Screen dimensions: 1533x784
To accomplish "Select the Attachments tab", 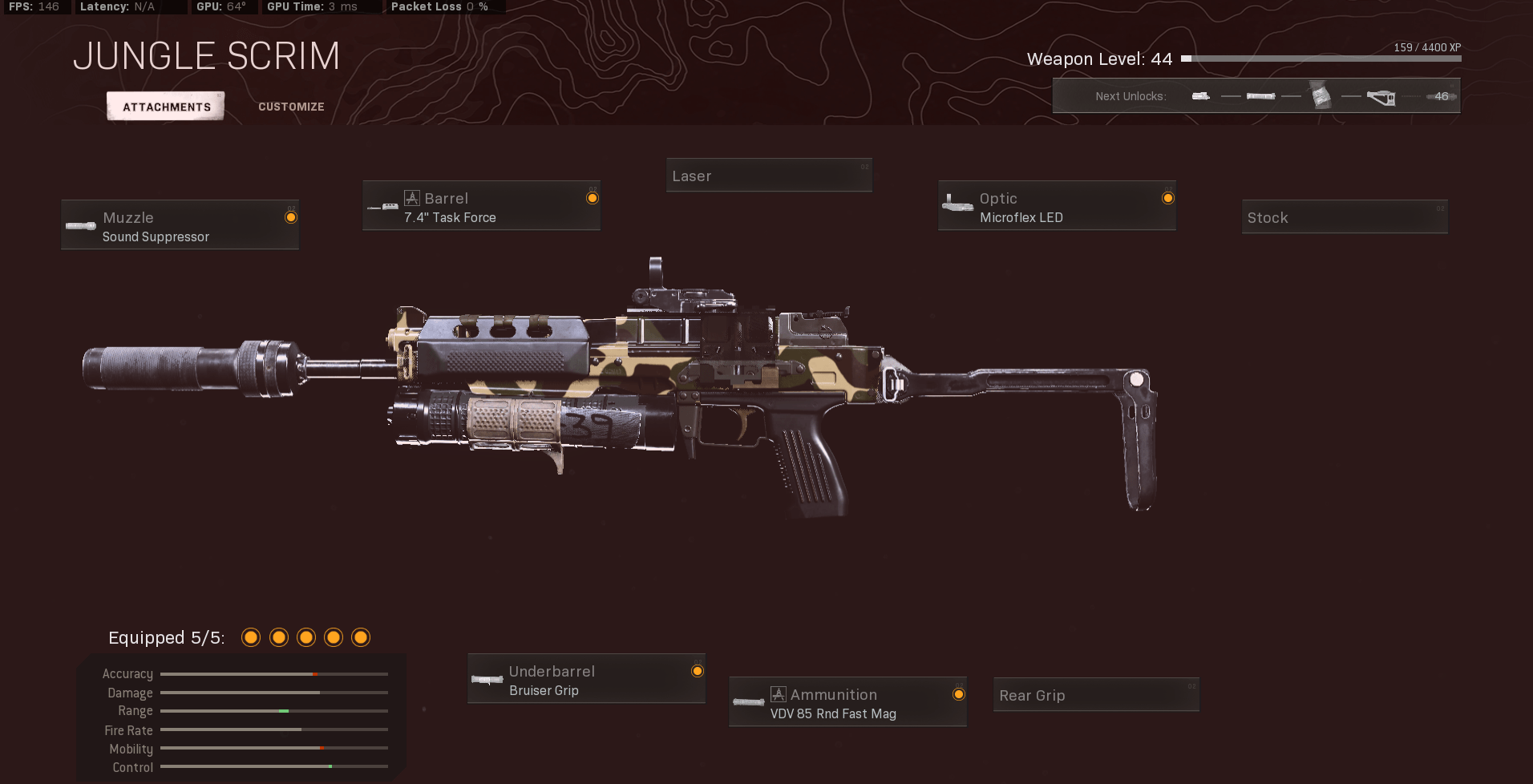I will [165, 106].
